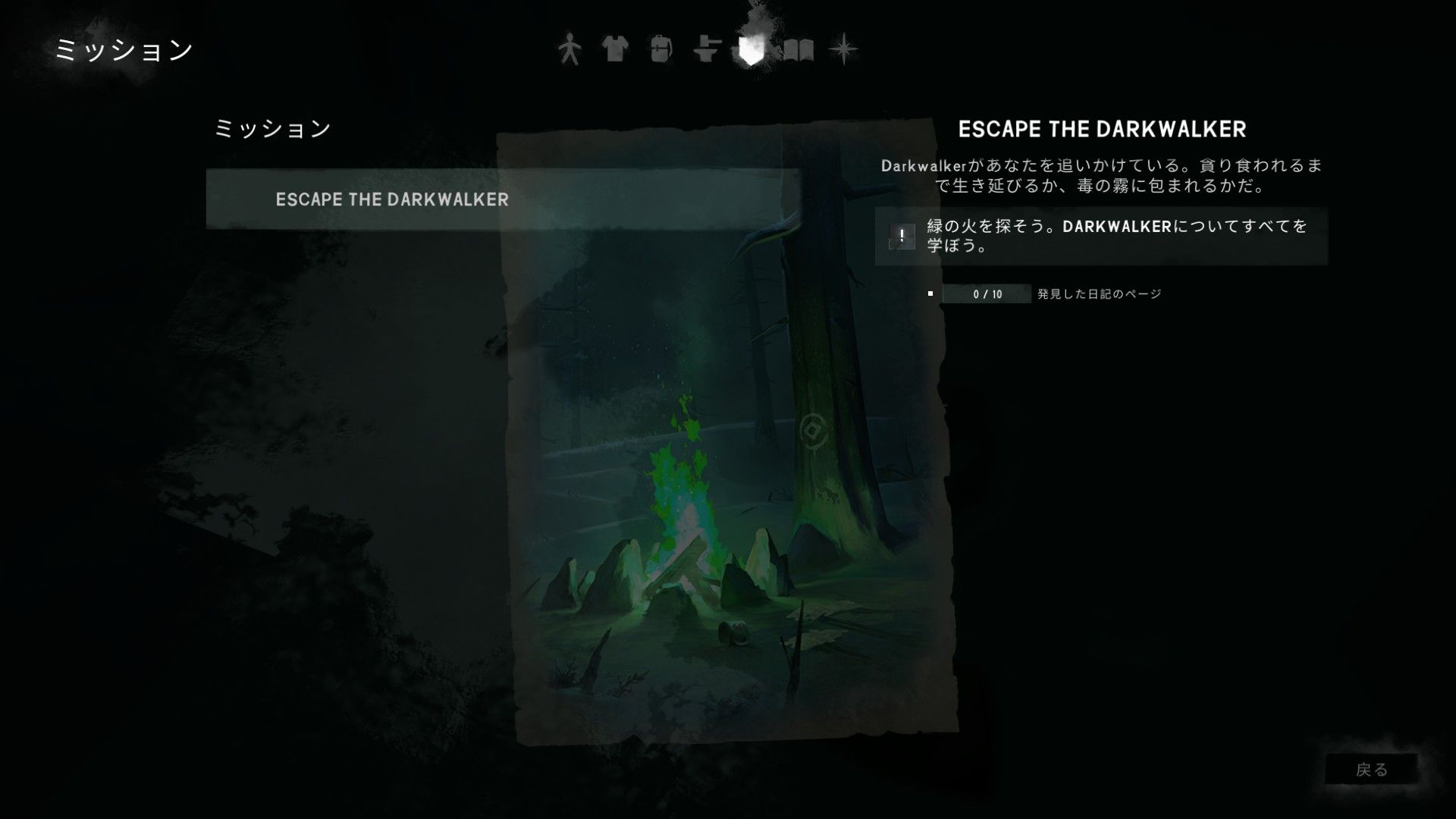Open the journal tab (open book icon)
The image size is (1456, 819).
pos(798,50)
